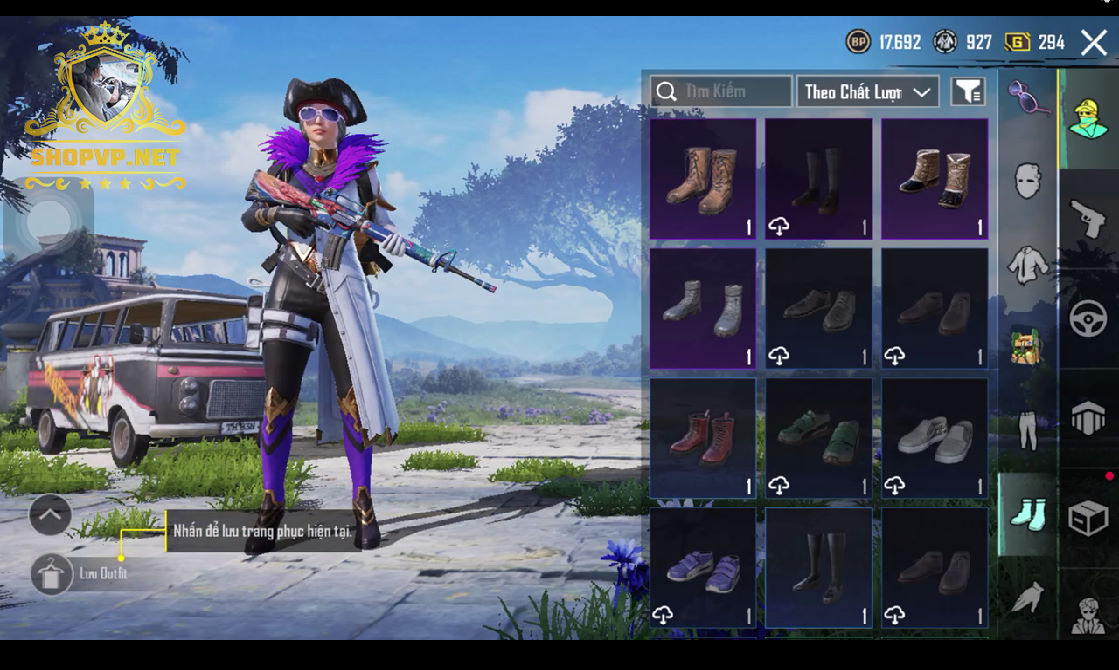1119x670 pixels.
Task: Open the Theo Chất Lượng sort dropdown
Action: (867, 92)
